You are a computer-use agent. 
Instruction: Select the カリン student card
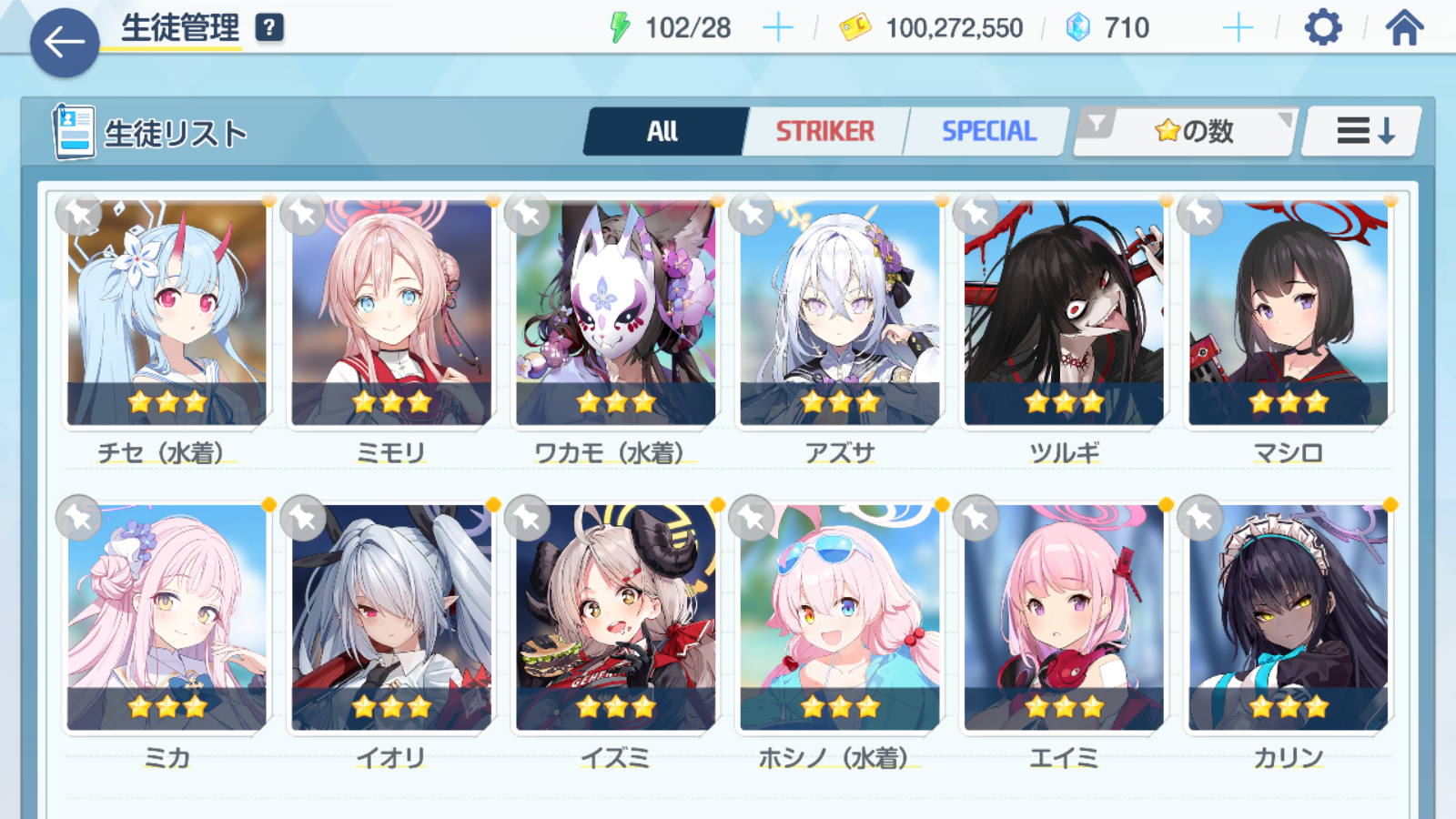1288,617
